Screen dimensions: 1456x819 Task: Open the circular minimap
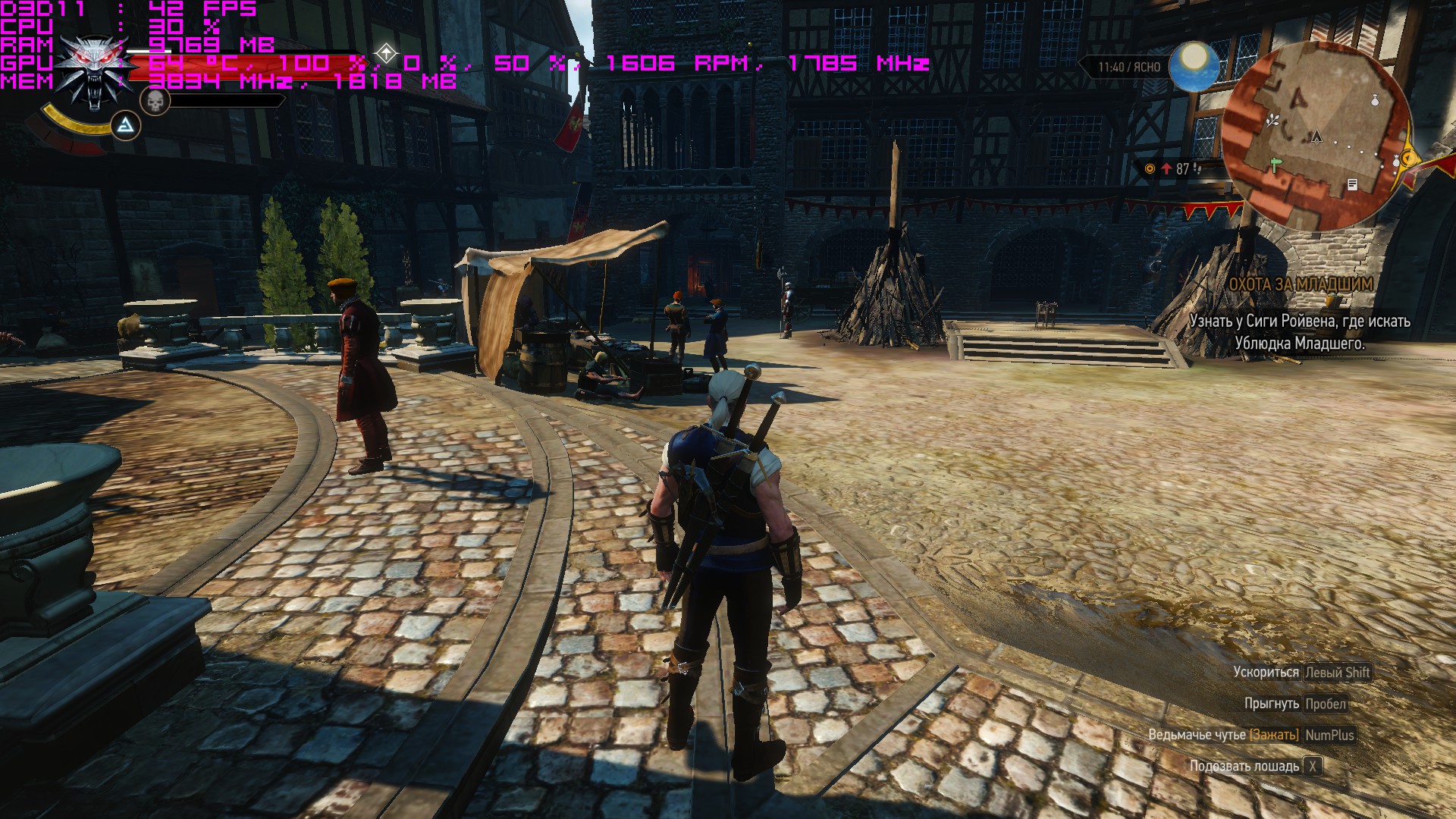[1318, 136]
